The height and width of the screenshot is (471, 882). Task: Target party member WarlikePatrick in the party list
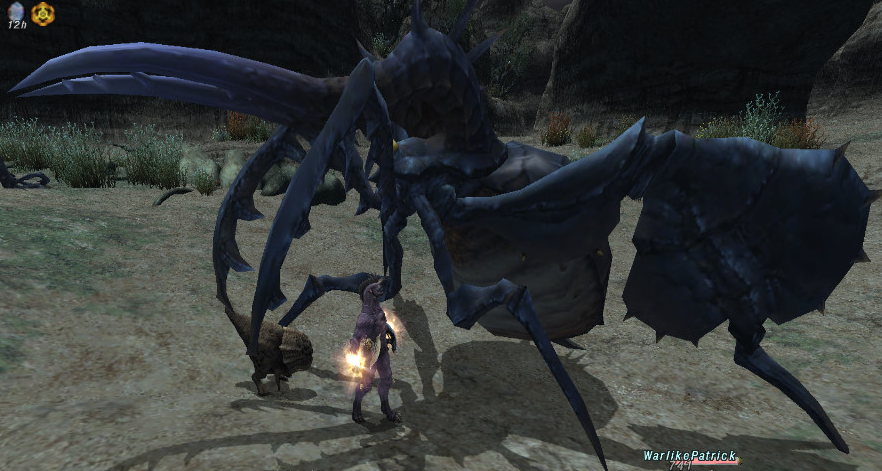click(x=689, y=455)
